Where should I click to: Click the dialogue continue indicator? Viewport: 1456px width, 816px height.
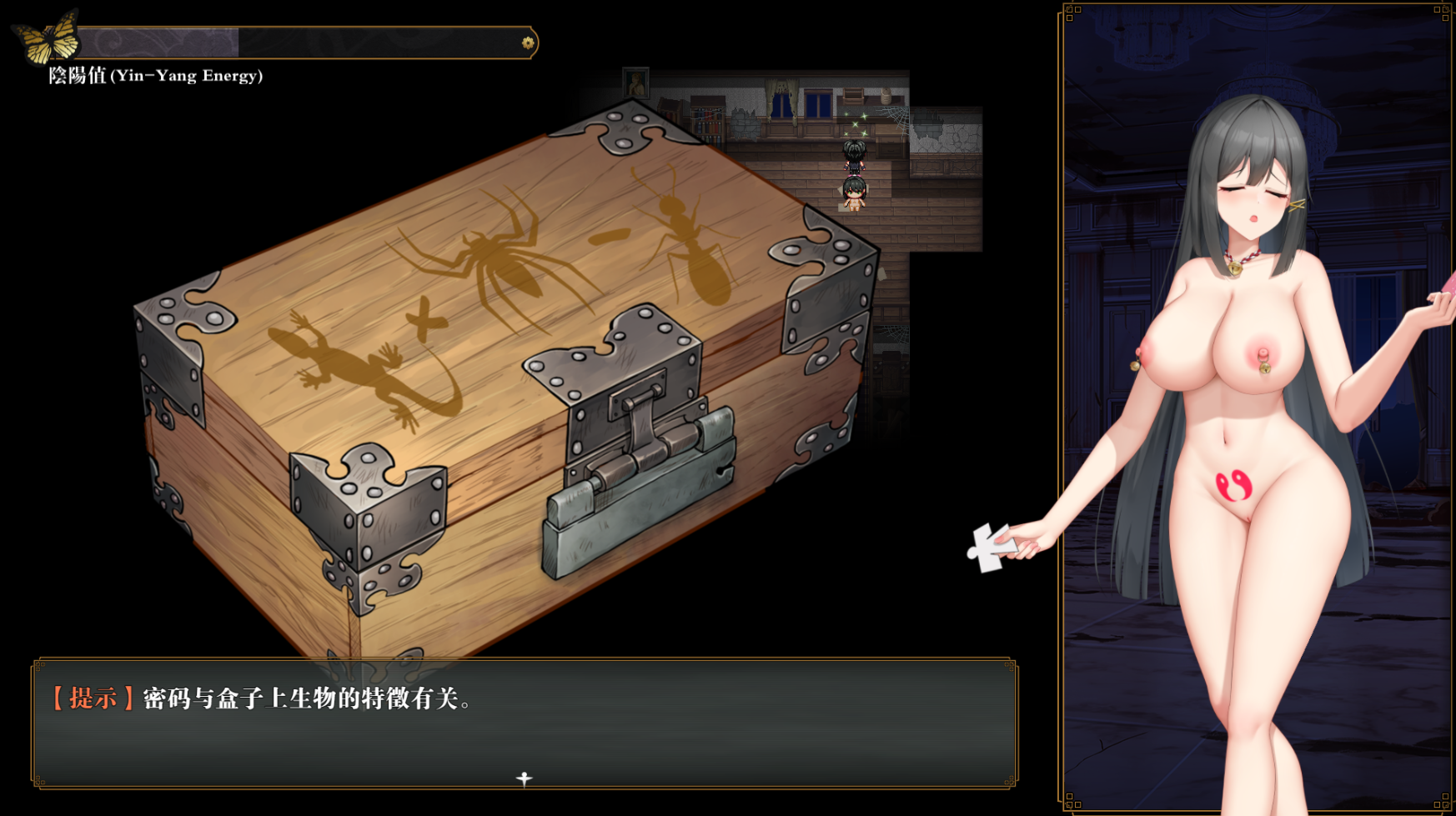point(524,778)
